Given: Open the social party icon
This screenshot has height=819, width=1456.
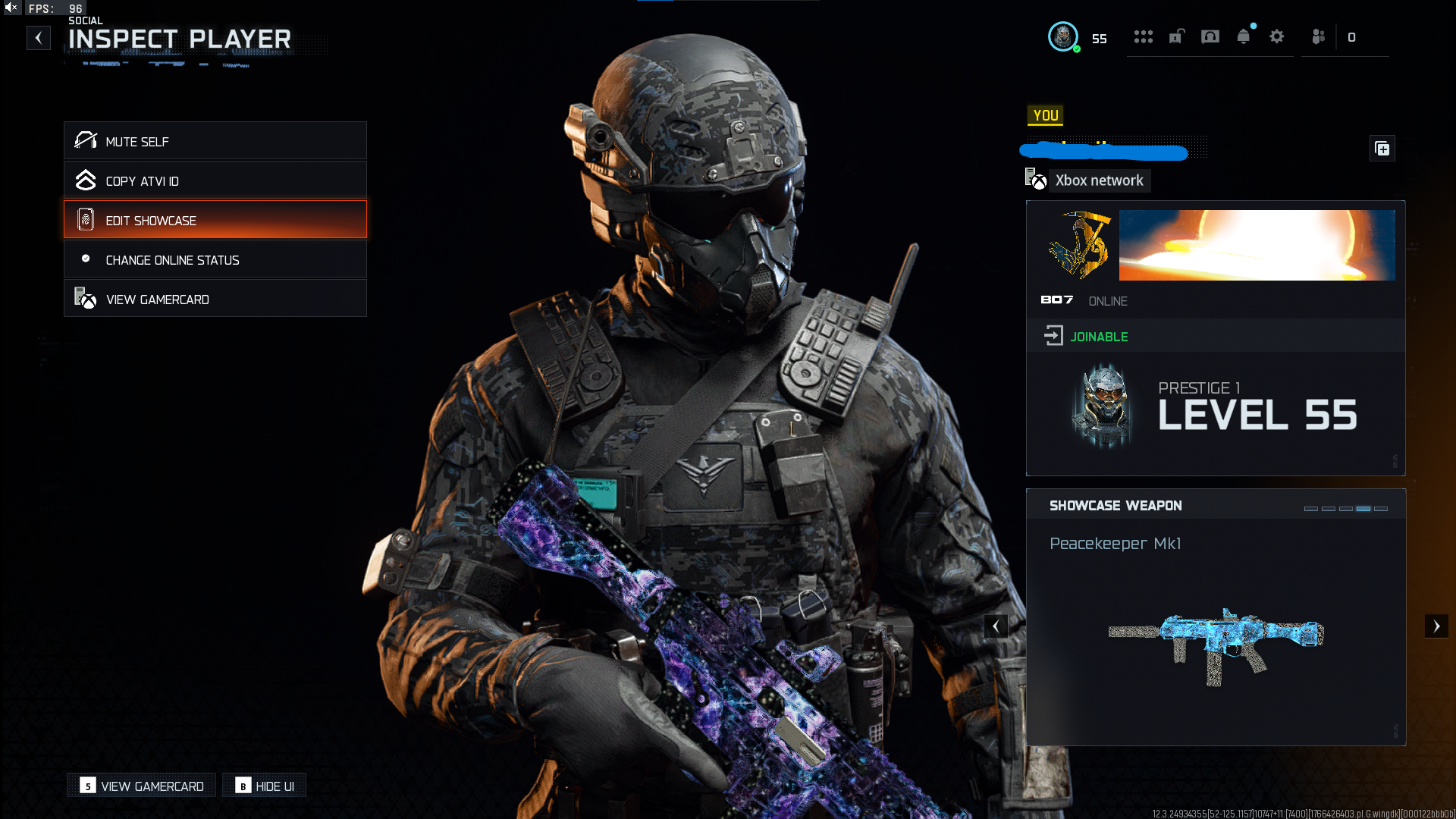Looking at the screenshot, I should tap(1319, 36).
